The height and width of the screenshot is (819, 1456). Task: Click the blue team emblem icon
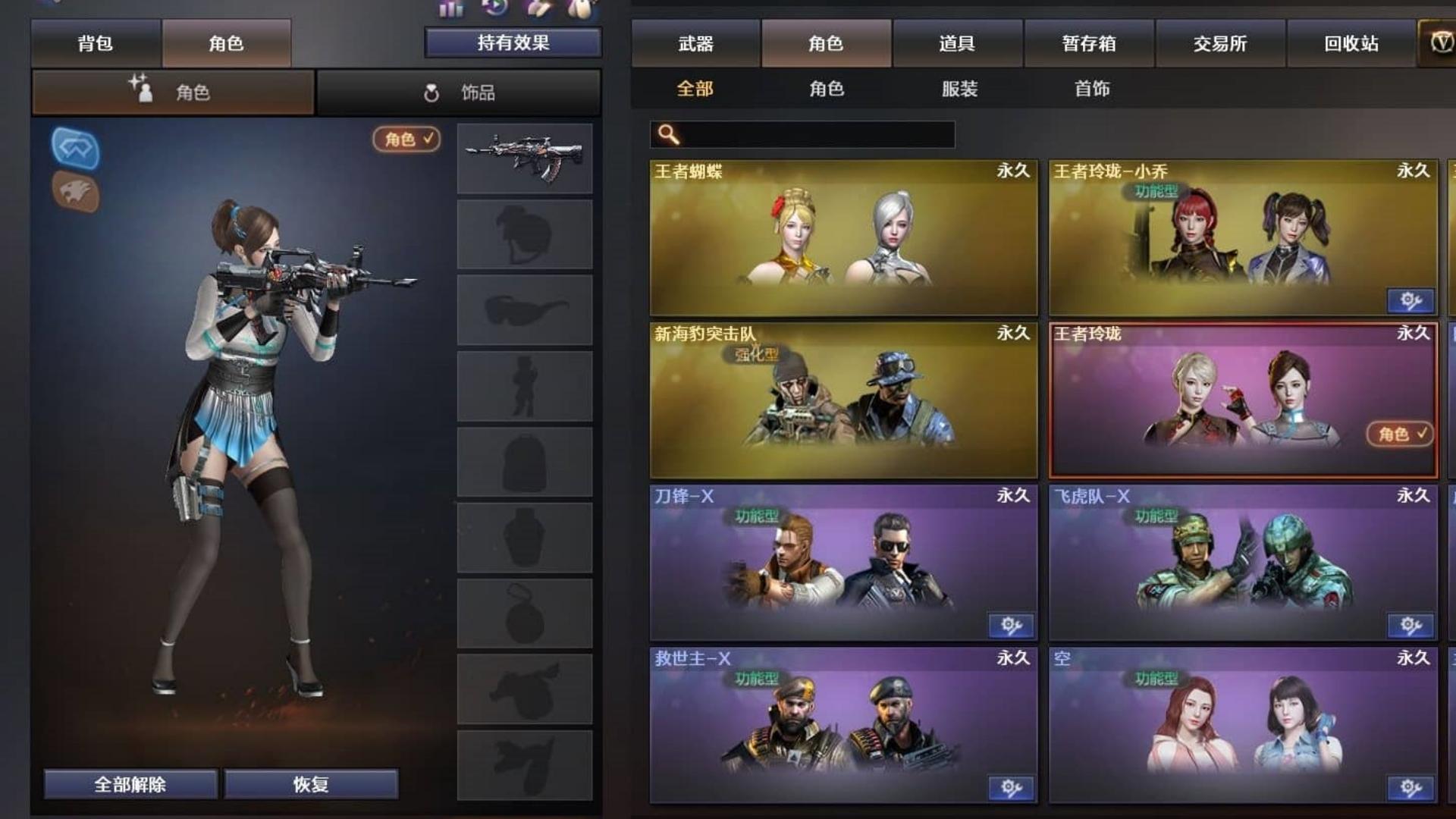[x=75, y=147]
